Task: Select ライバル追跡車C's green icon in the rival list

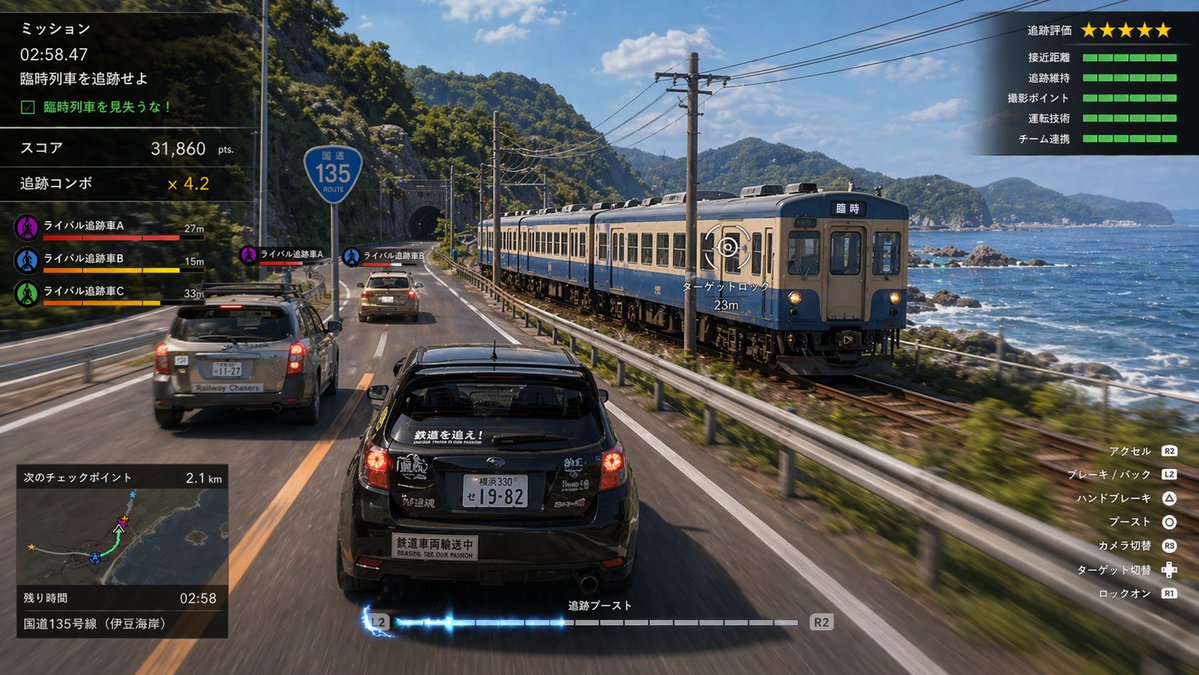Action: pyautogui.click(x=27, y=293)
